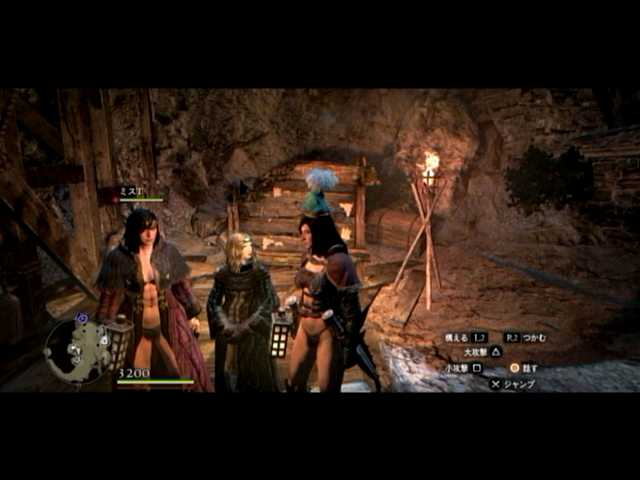This screenshot has height=480, width=640.
Task: Open the circular minimap
Action: click(77, 349)
